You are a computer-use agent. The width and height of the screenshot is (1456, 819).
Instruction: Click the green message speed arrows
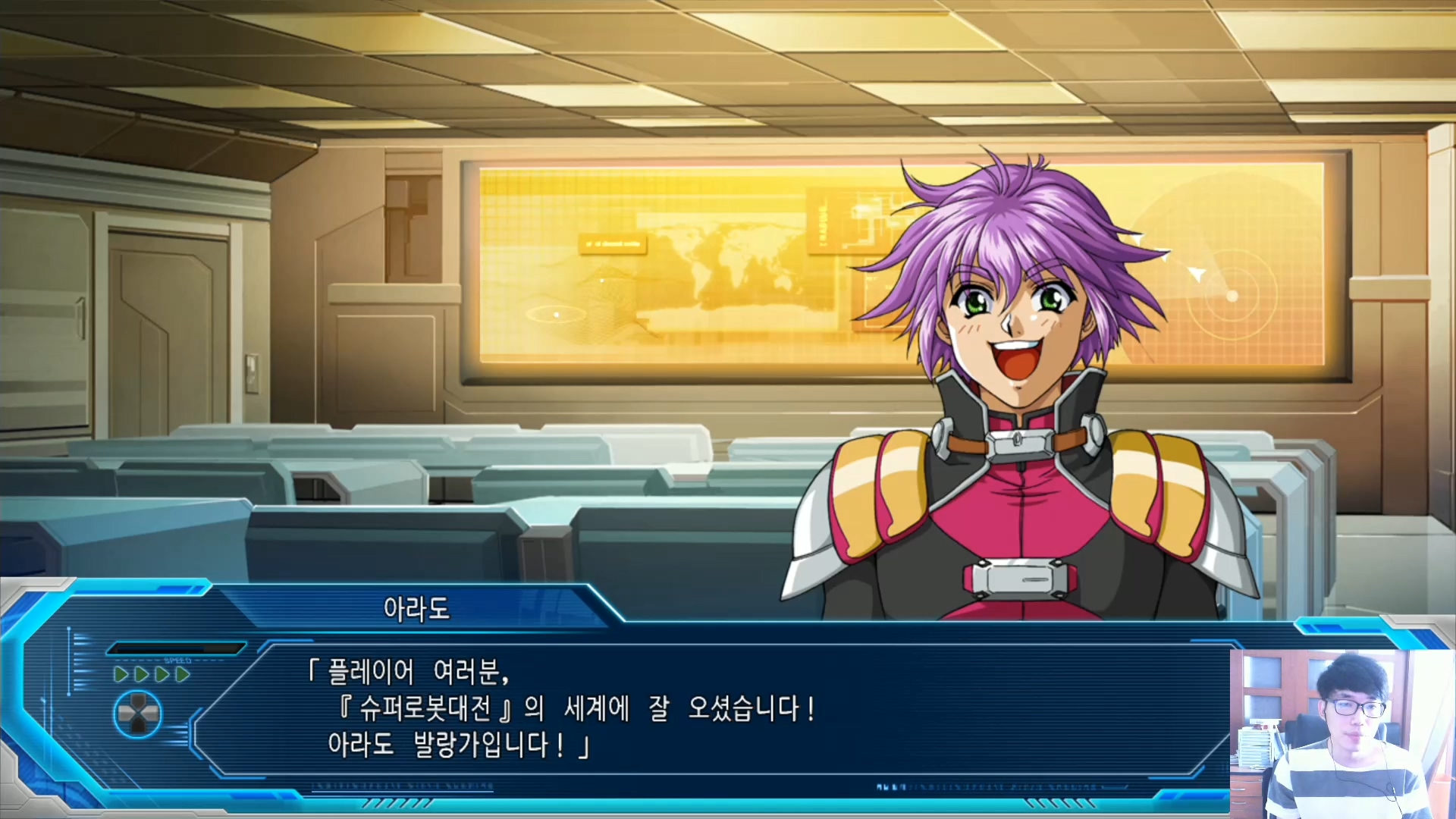pyautogui.click(x=152, y=674)
